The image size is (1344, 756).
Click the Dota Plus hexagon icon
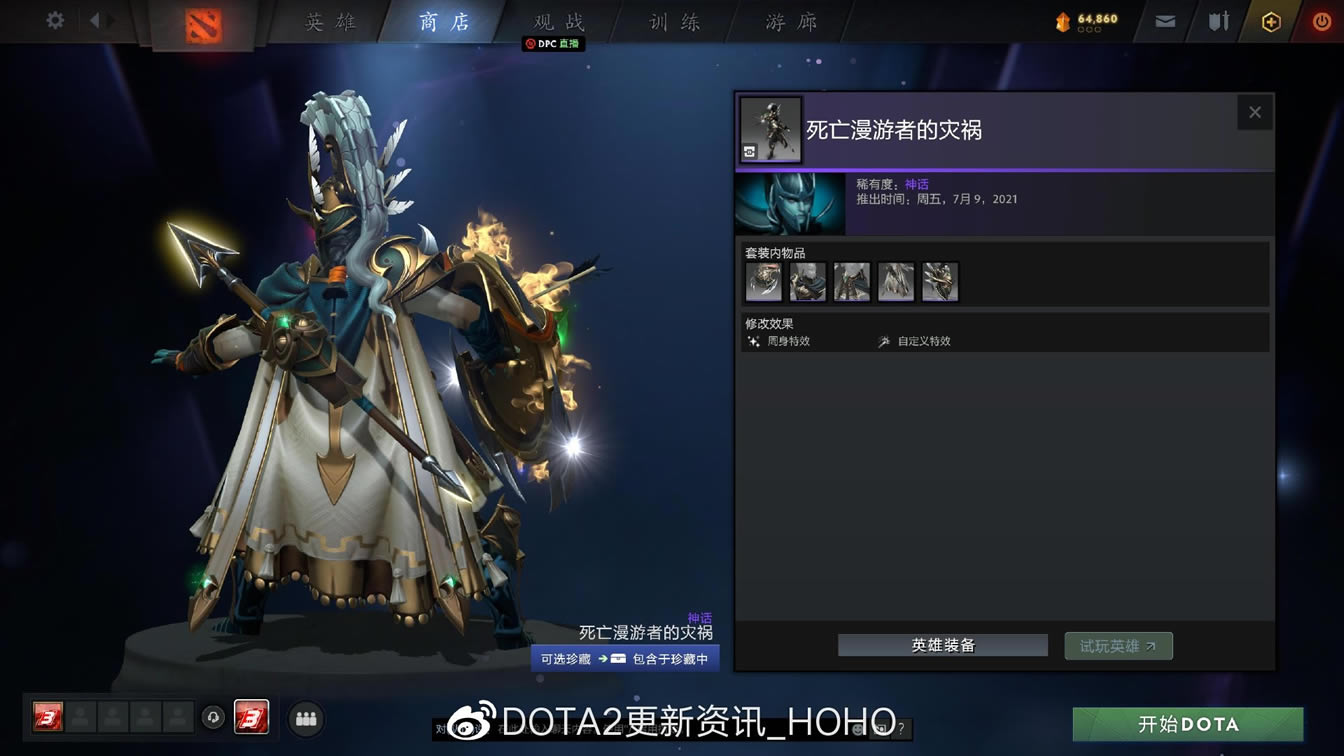(1272, 20)
